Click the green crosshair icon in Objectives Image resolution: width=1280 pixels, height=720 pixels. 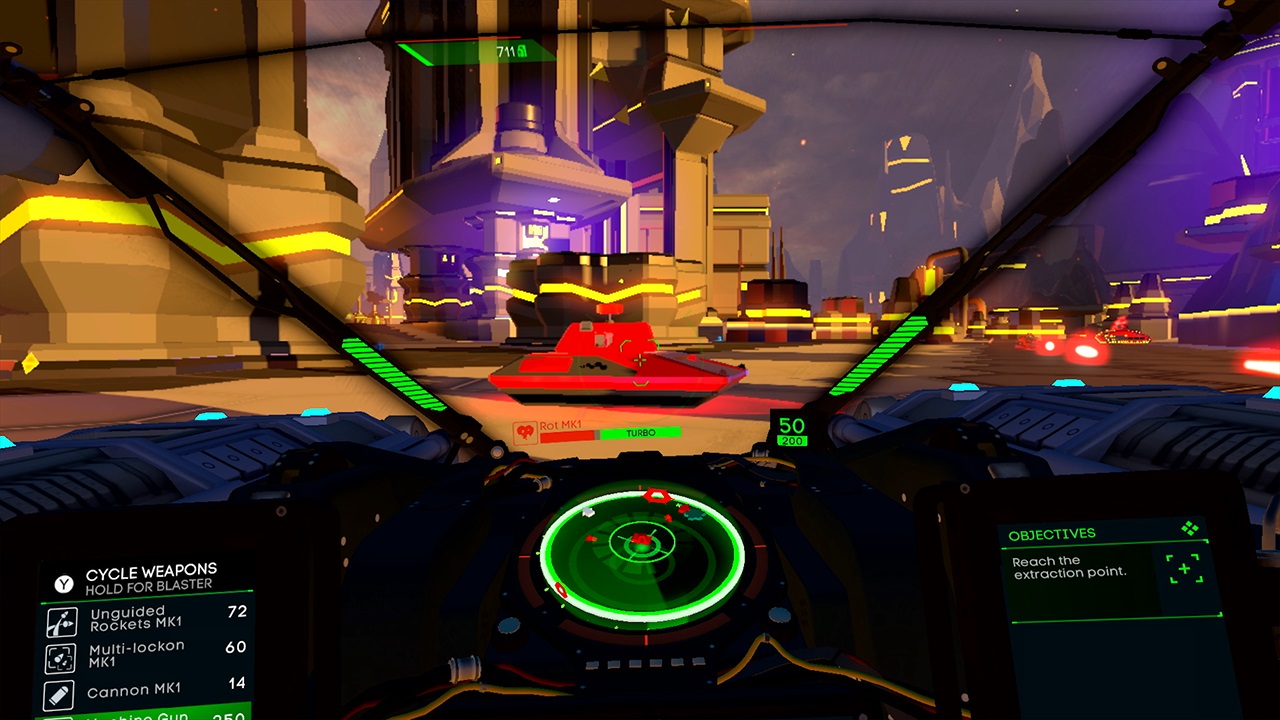(x=1185, y=569)
